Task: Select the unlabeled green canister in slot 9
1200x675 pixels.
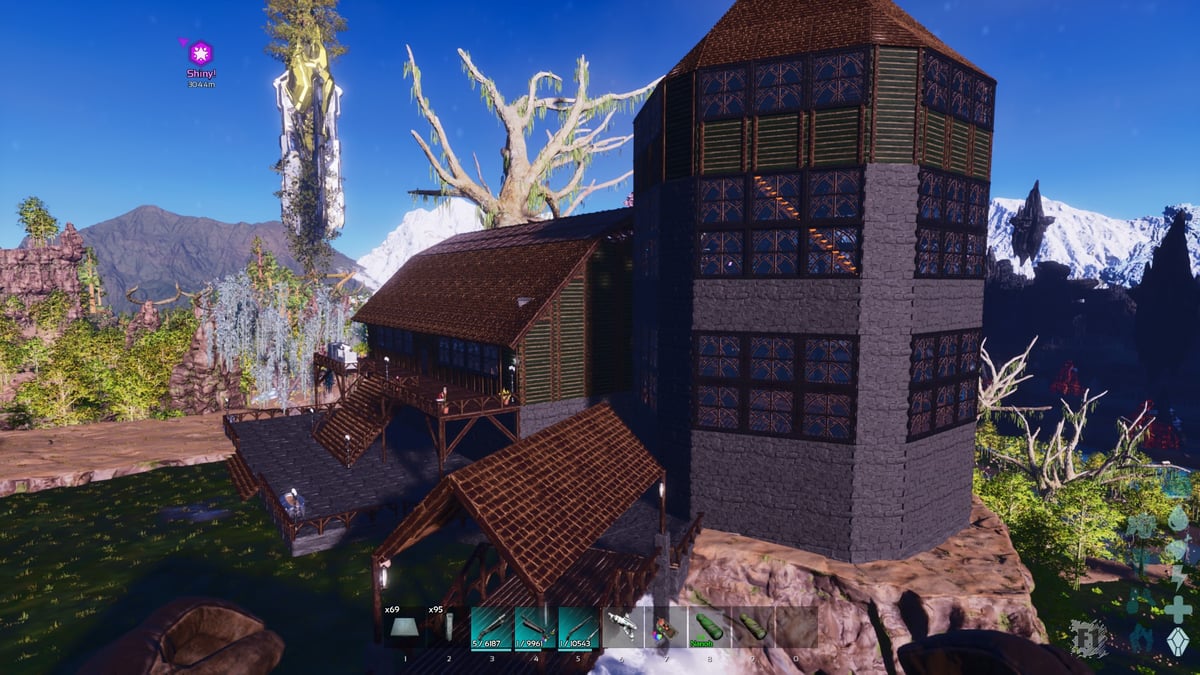Action: point(752,627)
